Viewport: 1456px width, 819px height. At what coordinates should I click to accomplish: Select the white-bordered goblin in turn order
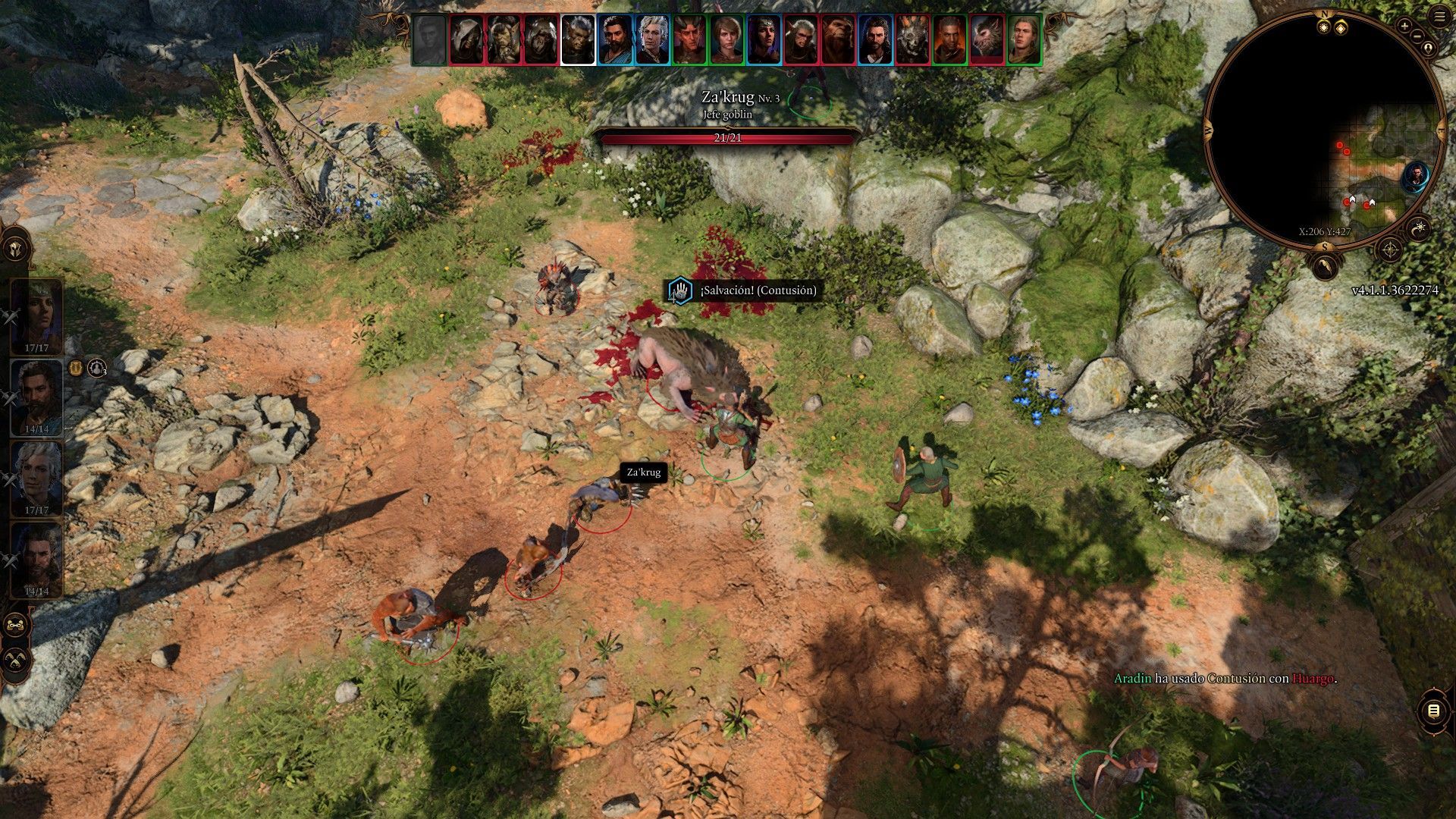click(x=578, y=39)
